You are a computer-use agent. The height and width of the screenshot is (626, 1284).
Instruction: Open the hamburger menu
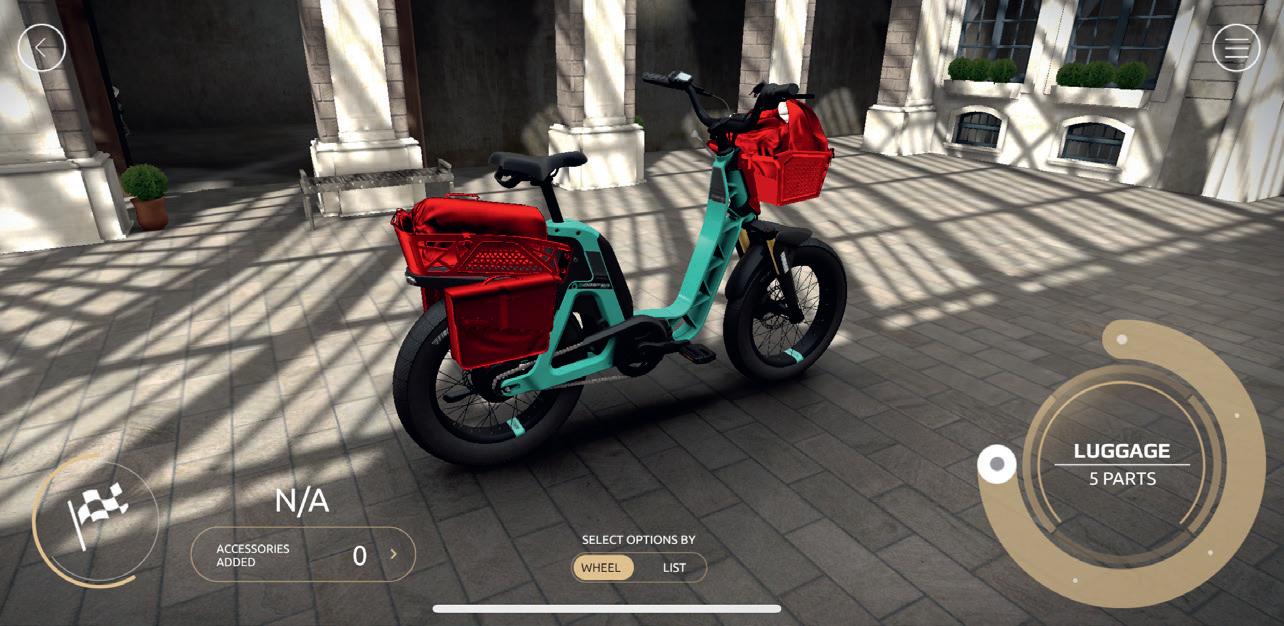pyautogui.click(x=1236, y=47)
